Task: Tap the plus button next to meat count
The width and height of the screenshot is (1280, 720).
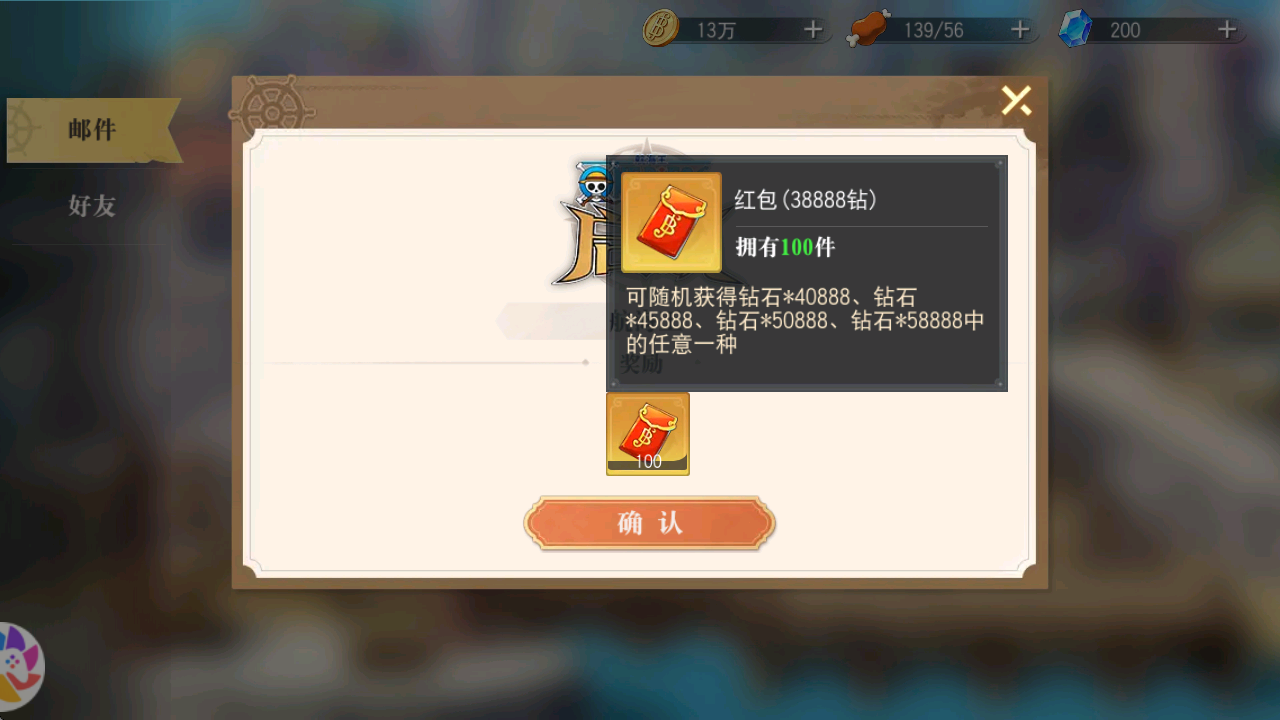Action: pos(1019,29)
